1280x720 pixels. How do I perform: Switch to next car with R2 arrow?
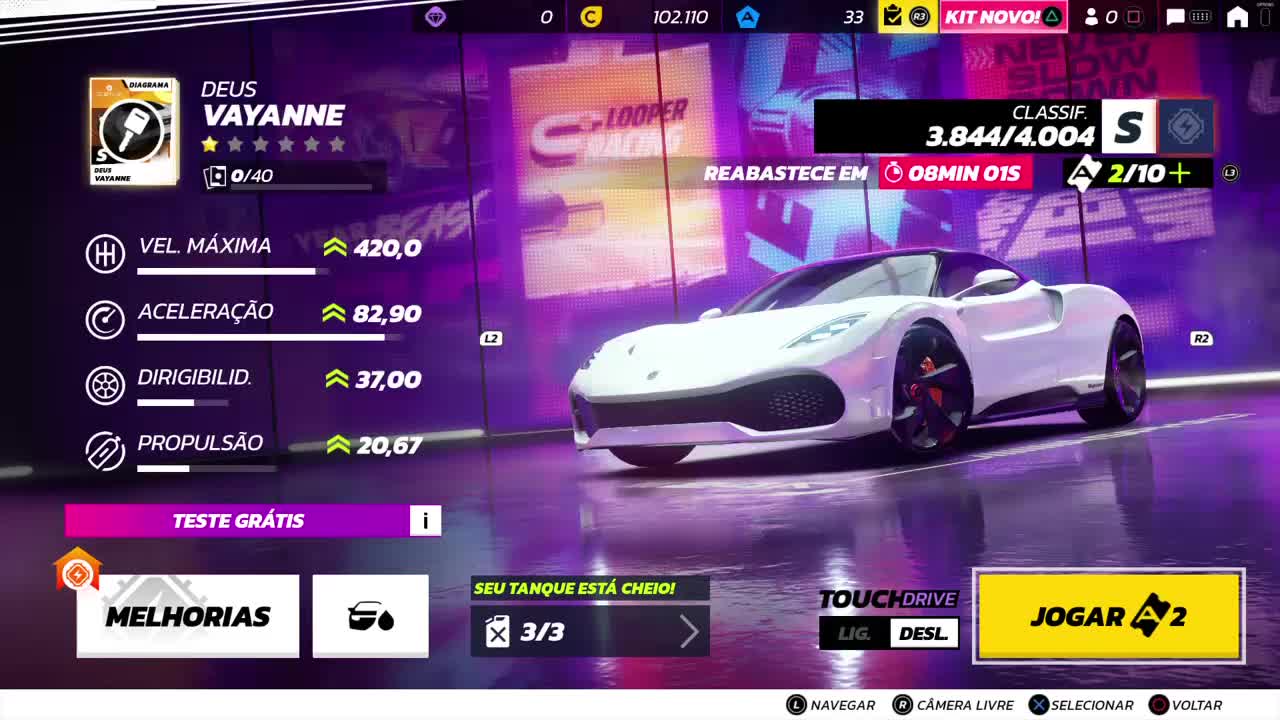pos(1200,340)
